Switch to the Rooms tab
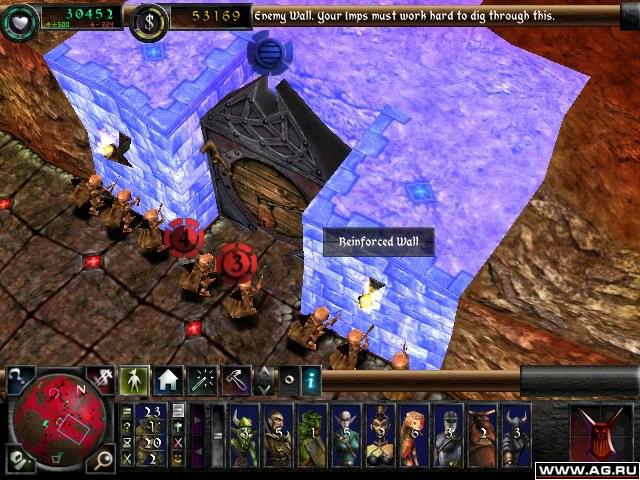This screenshot has width=640, height=480. [x=166, y=378]
